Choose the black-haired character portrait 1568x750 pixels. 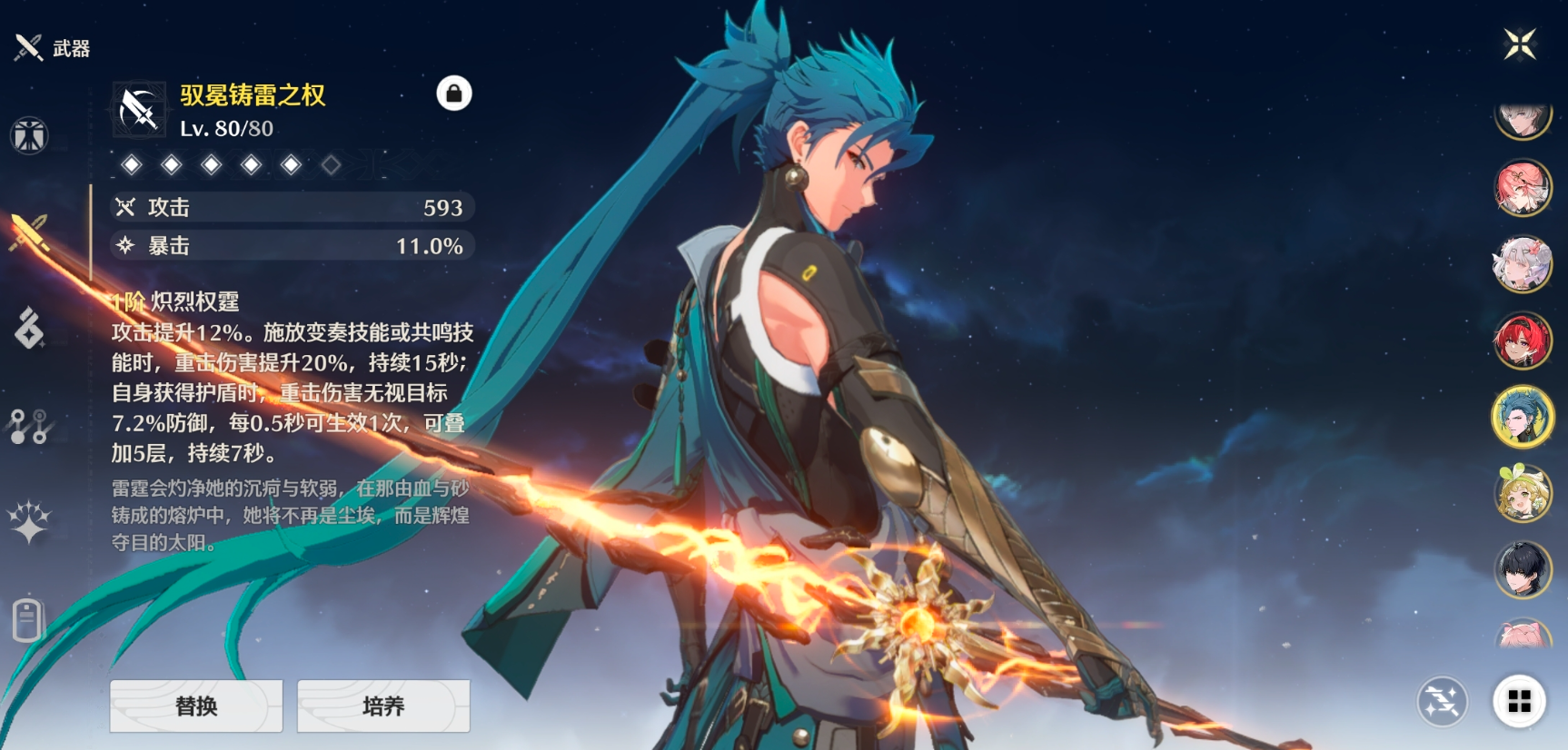click(x=1523, y=569)
